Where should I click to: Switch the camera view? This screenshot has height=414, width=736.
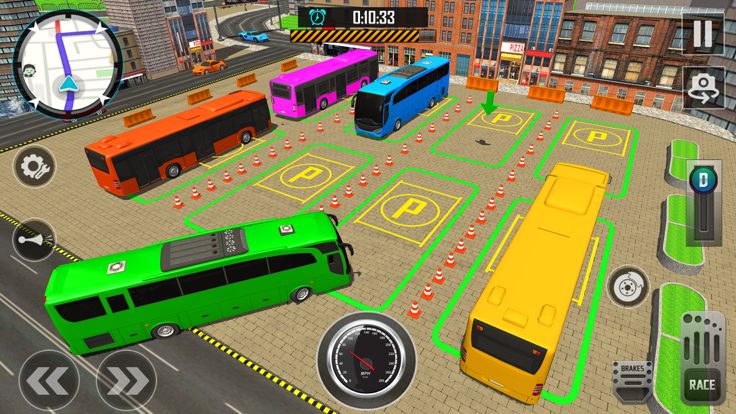pos(703,88)
